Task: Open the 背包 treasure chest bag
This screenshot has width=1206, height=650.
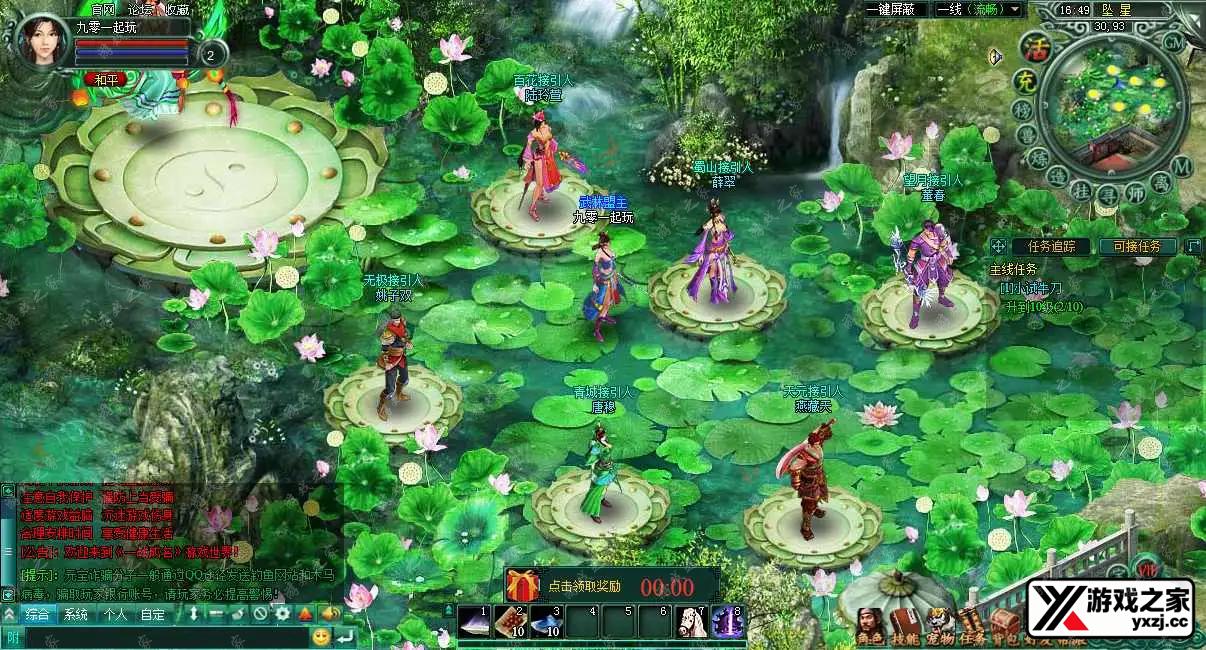Action: point(1003,619)
